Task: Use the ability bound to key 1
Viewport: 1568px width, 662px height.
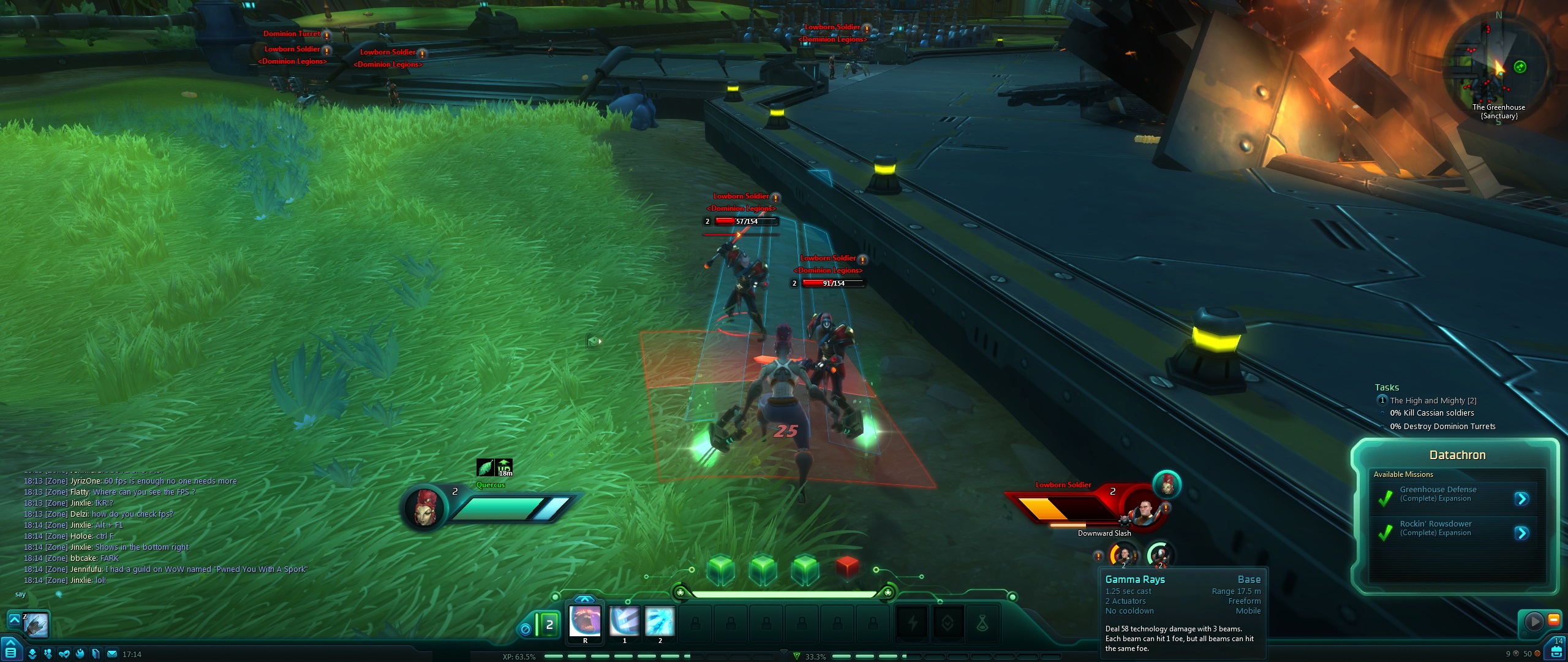Action: [x=624, y=620]
